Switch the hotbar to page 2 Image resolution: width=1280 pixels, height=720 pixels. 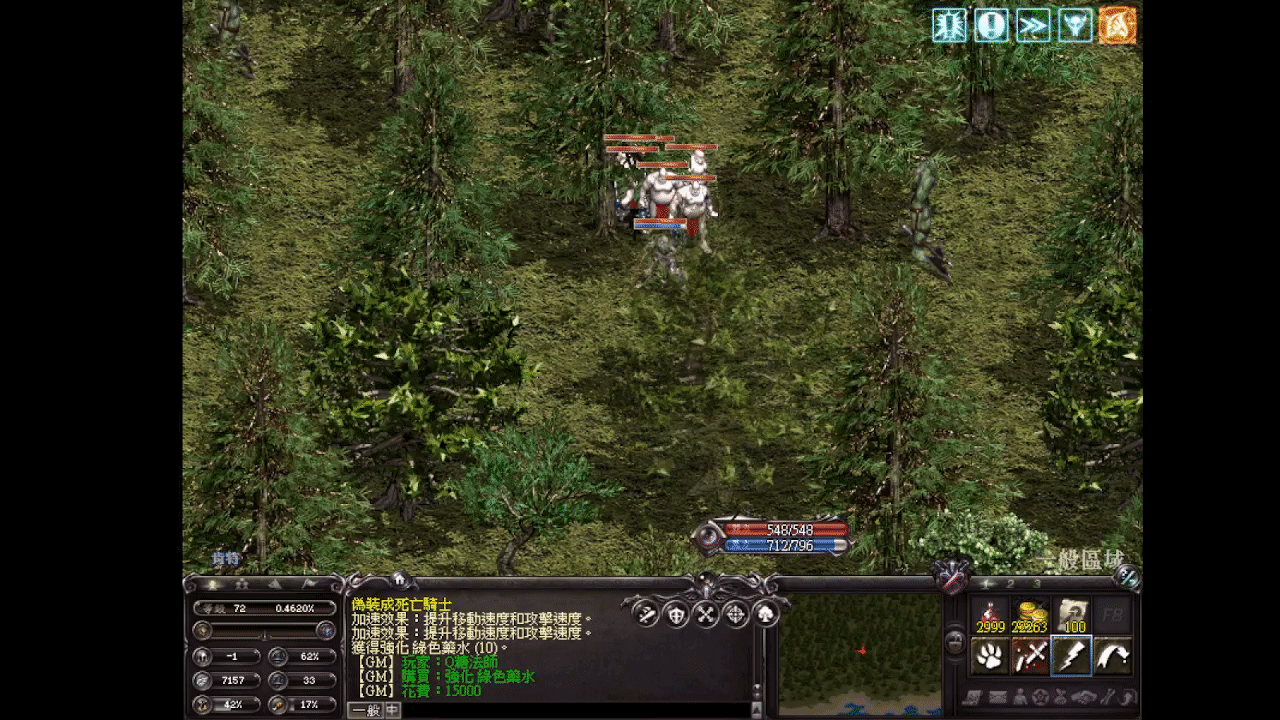tap(1010, 584)
